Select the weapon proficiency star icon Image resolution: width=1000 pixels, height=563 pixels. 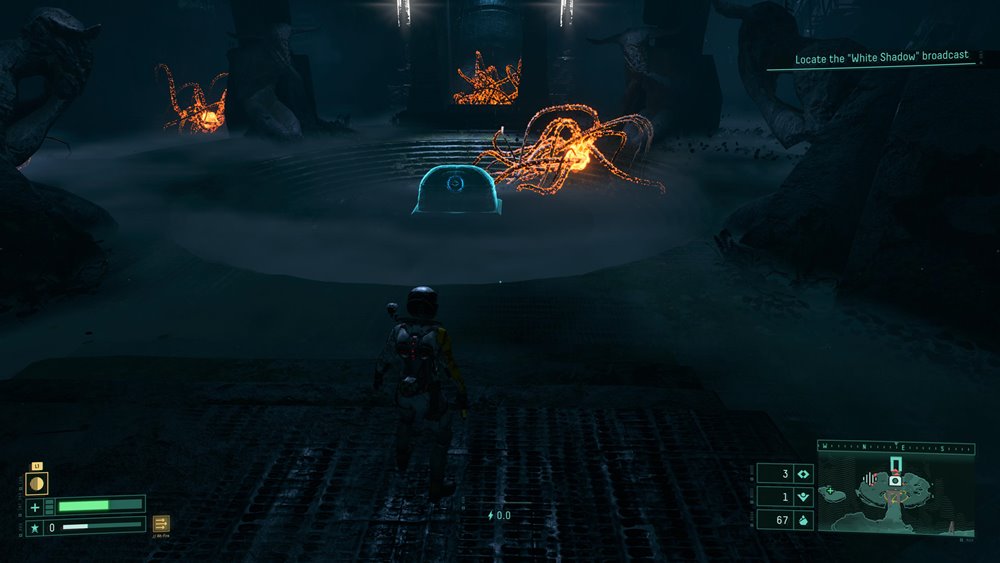[35, 526]
